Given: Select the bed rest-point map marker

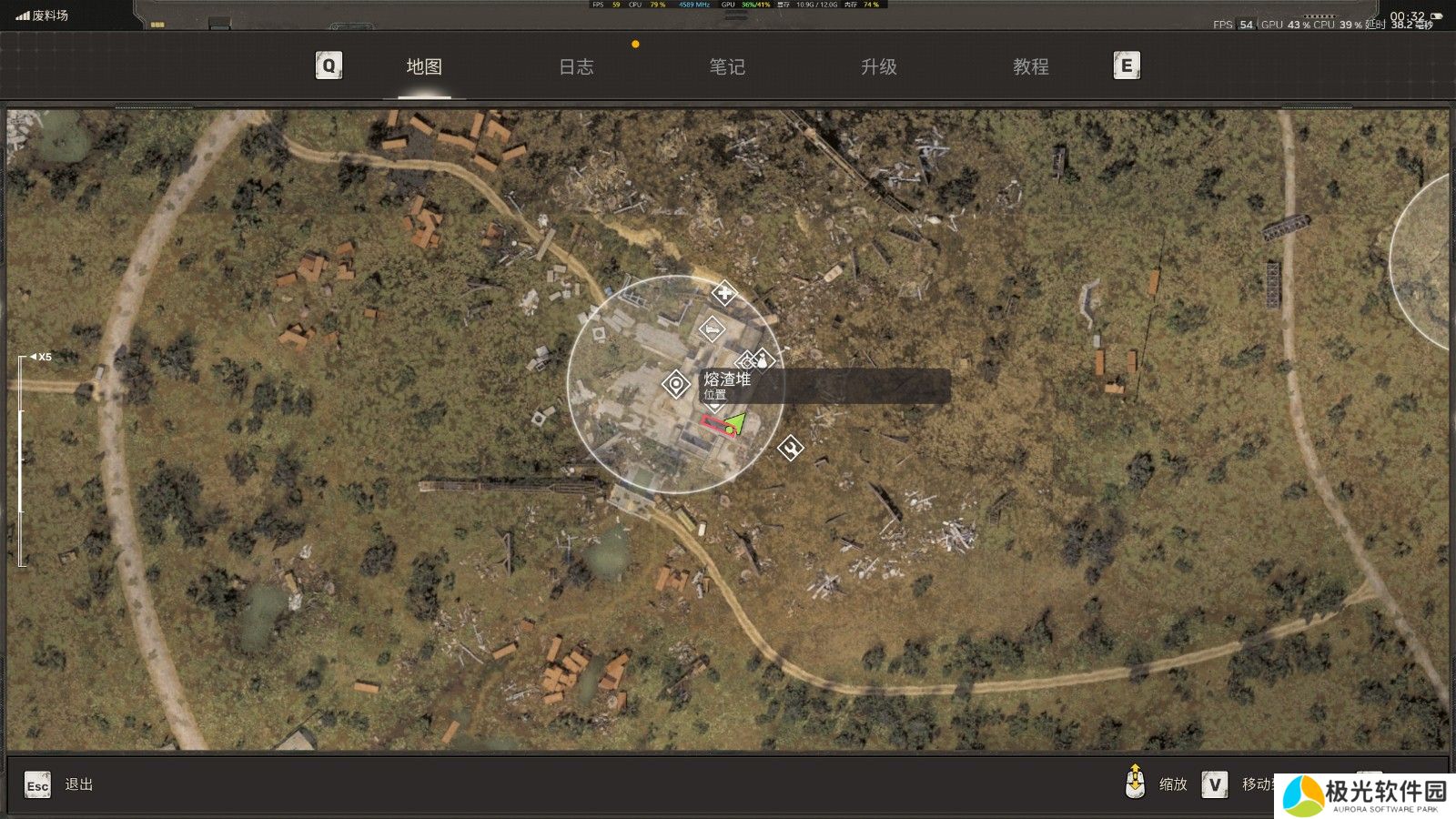Looking at the screenshot, I should 712,329.
